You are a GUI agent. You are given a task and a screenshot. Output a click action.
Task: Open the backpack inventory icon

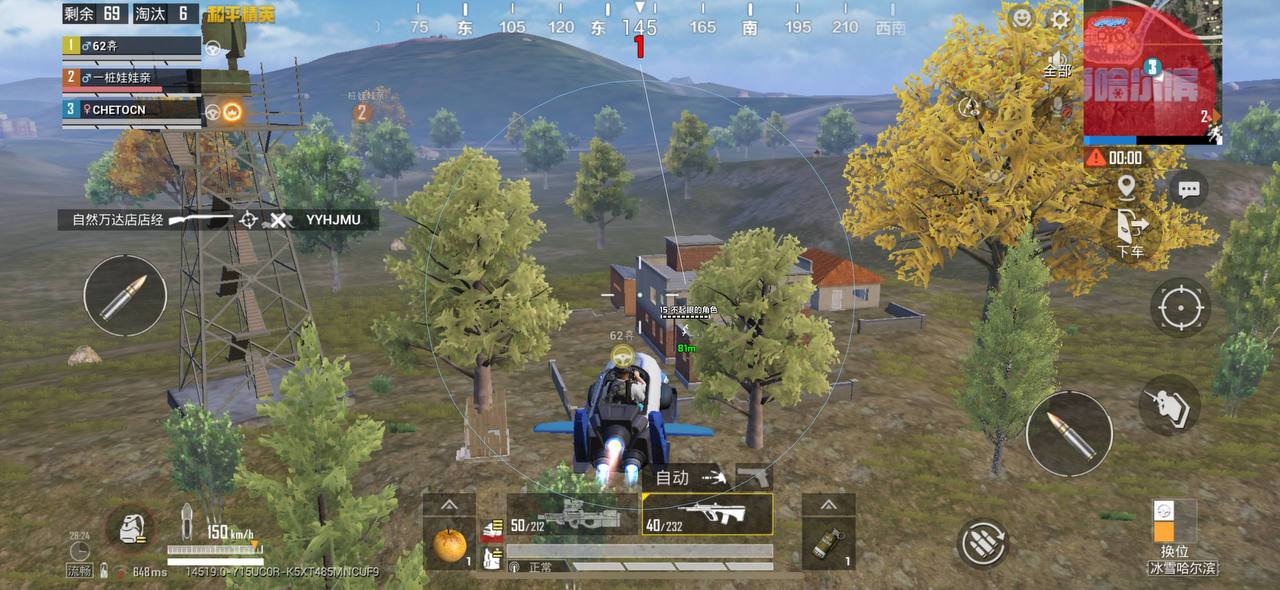(129, 528)
